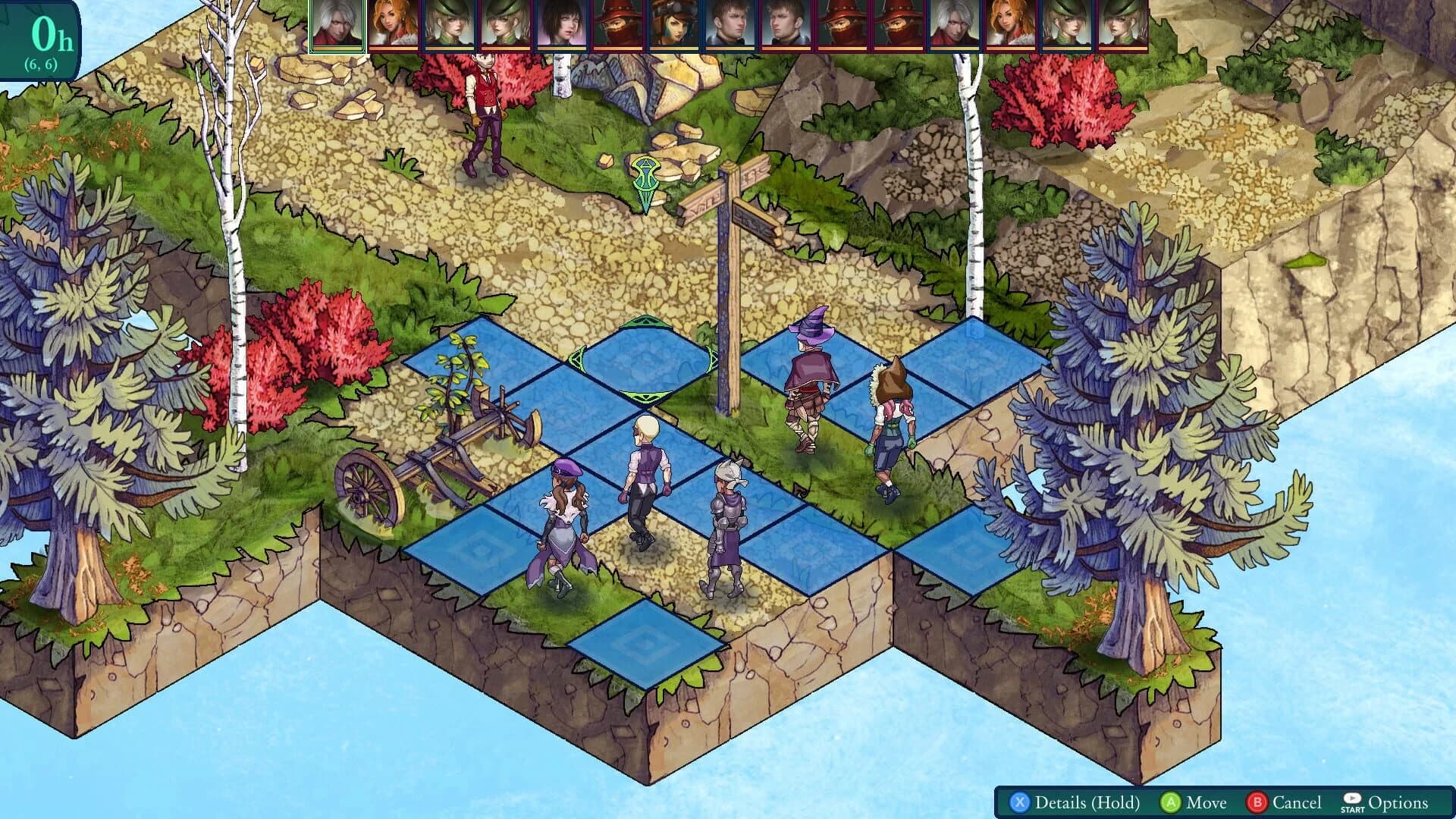1456x819 pixels.
Task: Click the red B Cancel button icon
Action: coord(1258,802)
